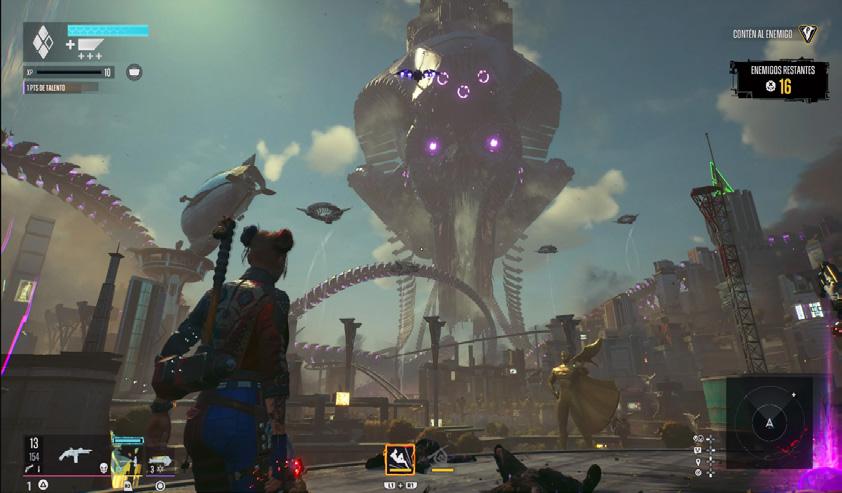The image size is (842, 493).
Task: Activate the orange-framed squad ability icon
Action: point(400,459)
